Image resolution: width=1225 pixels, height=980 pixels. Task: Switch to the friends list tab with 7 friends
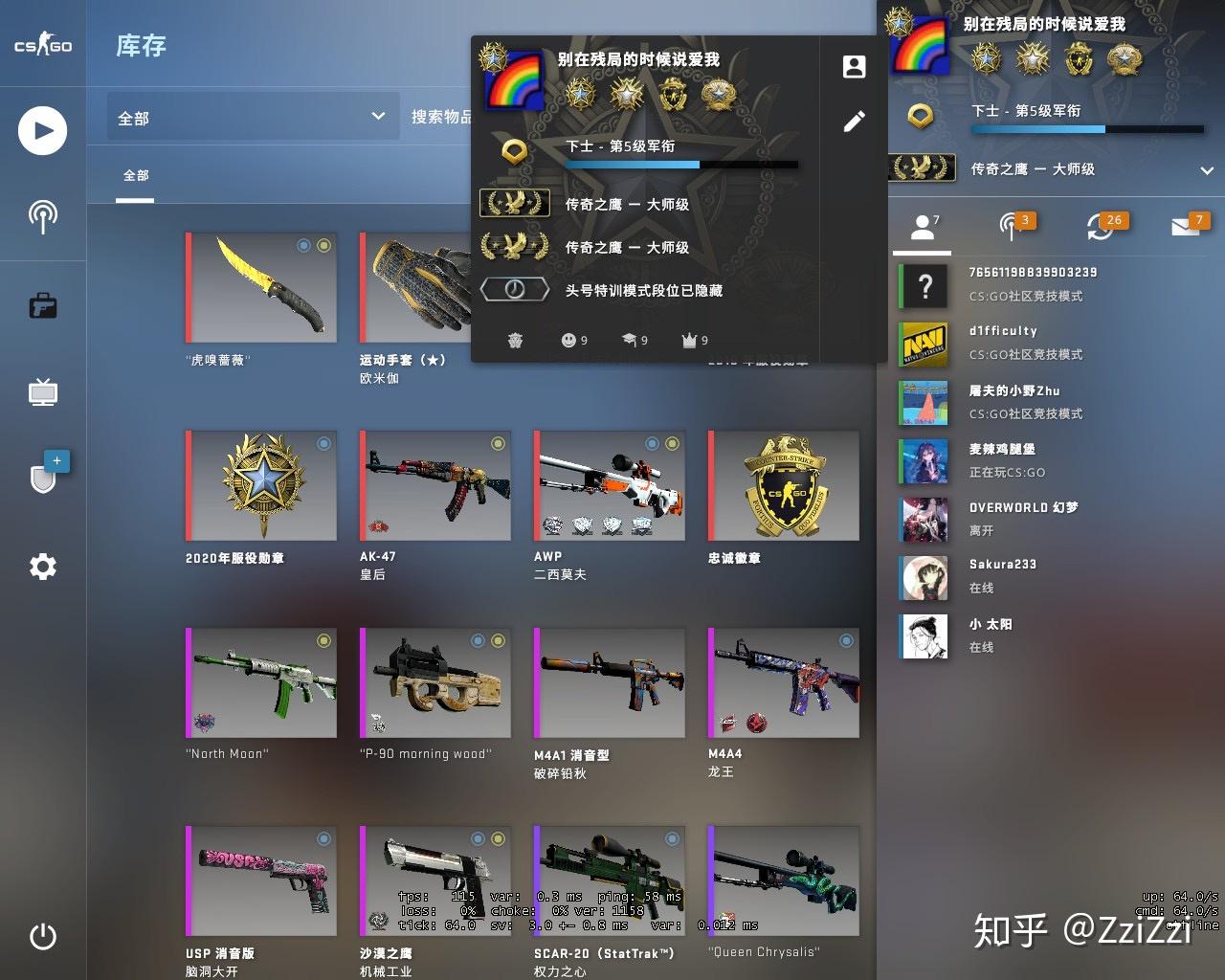click(x=921, y=228)
